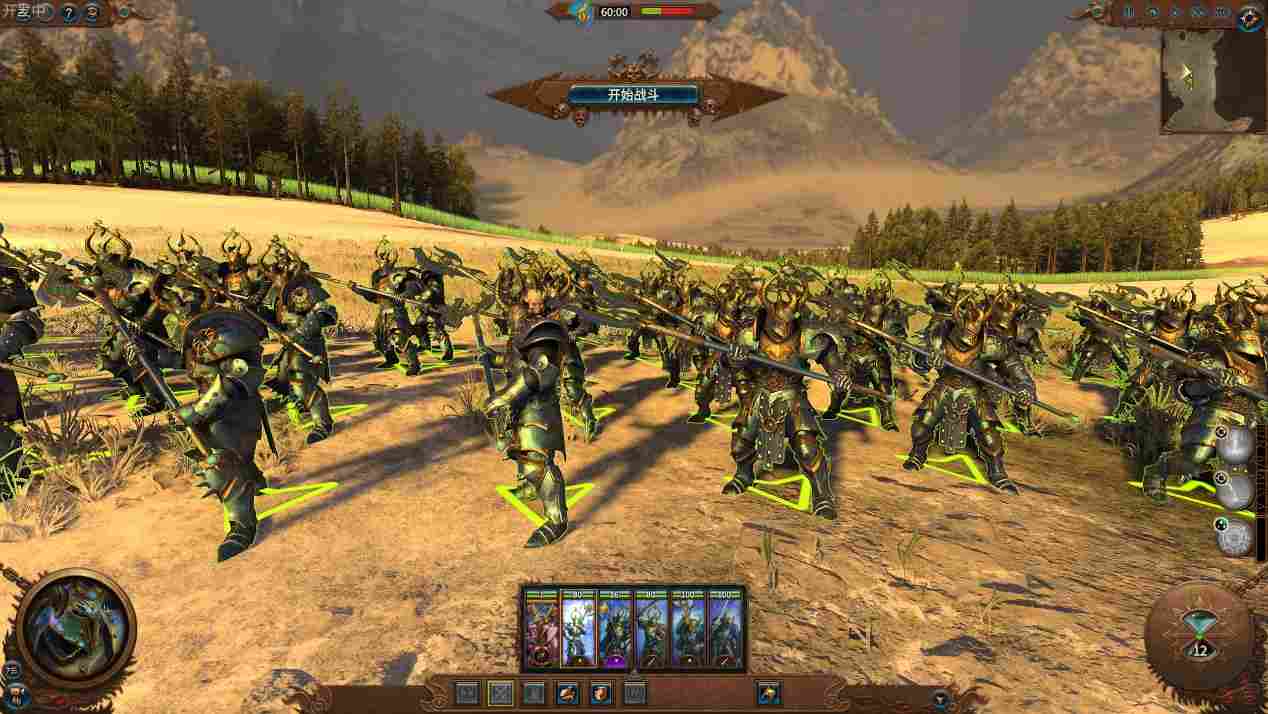Image resolution: width=1268 pixels, height=714 pixels.
Task: Click the lord portrait medallion
Action: [x=75, y=624]
